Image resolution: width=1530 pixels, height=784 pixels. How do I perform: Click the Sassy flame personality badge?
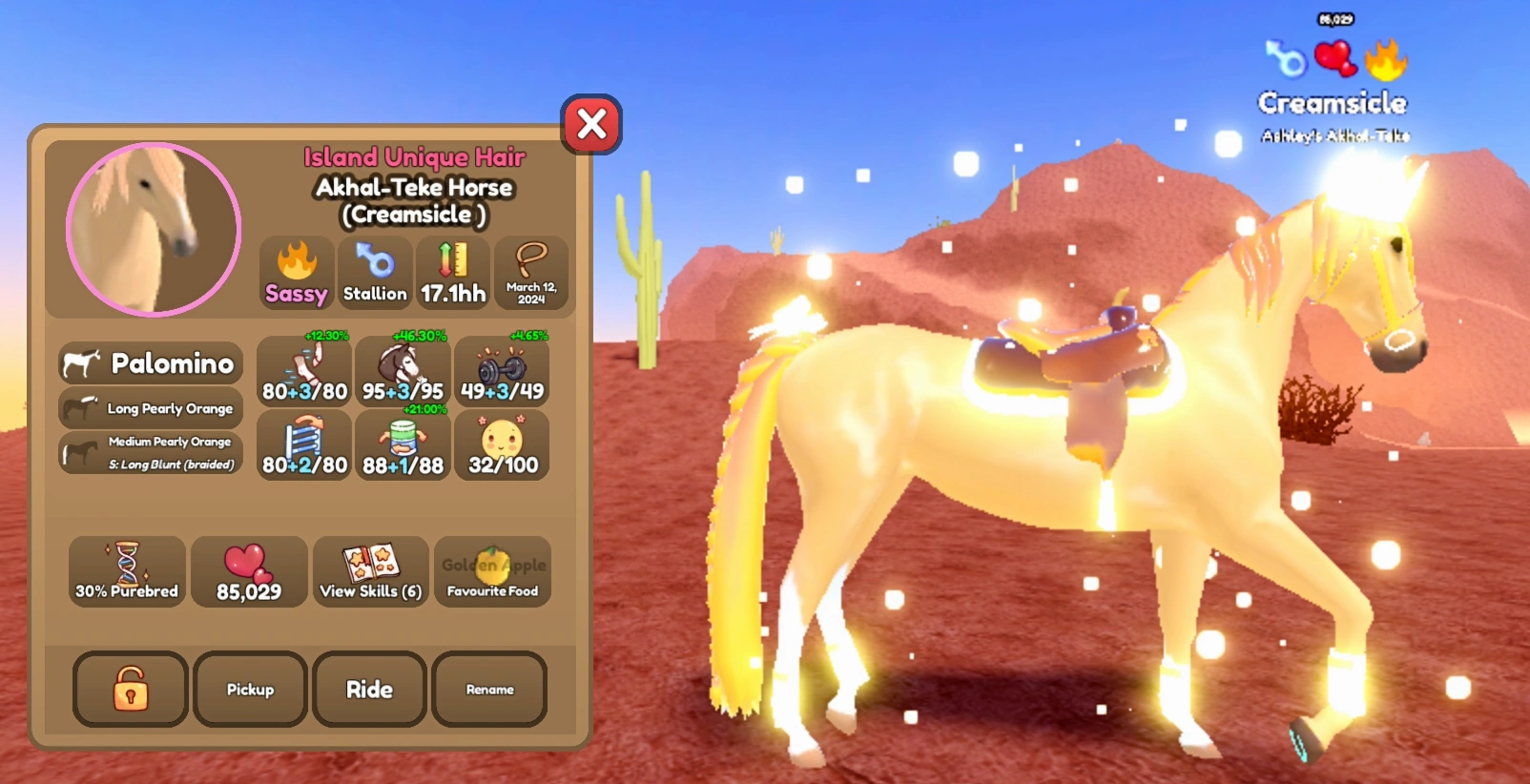(x=296, y=274)
